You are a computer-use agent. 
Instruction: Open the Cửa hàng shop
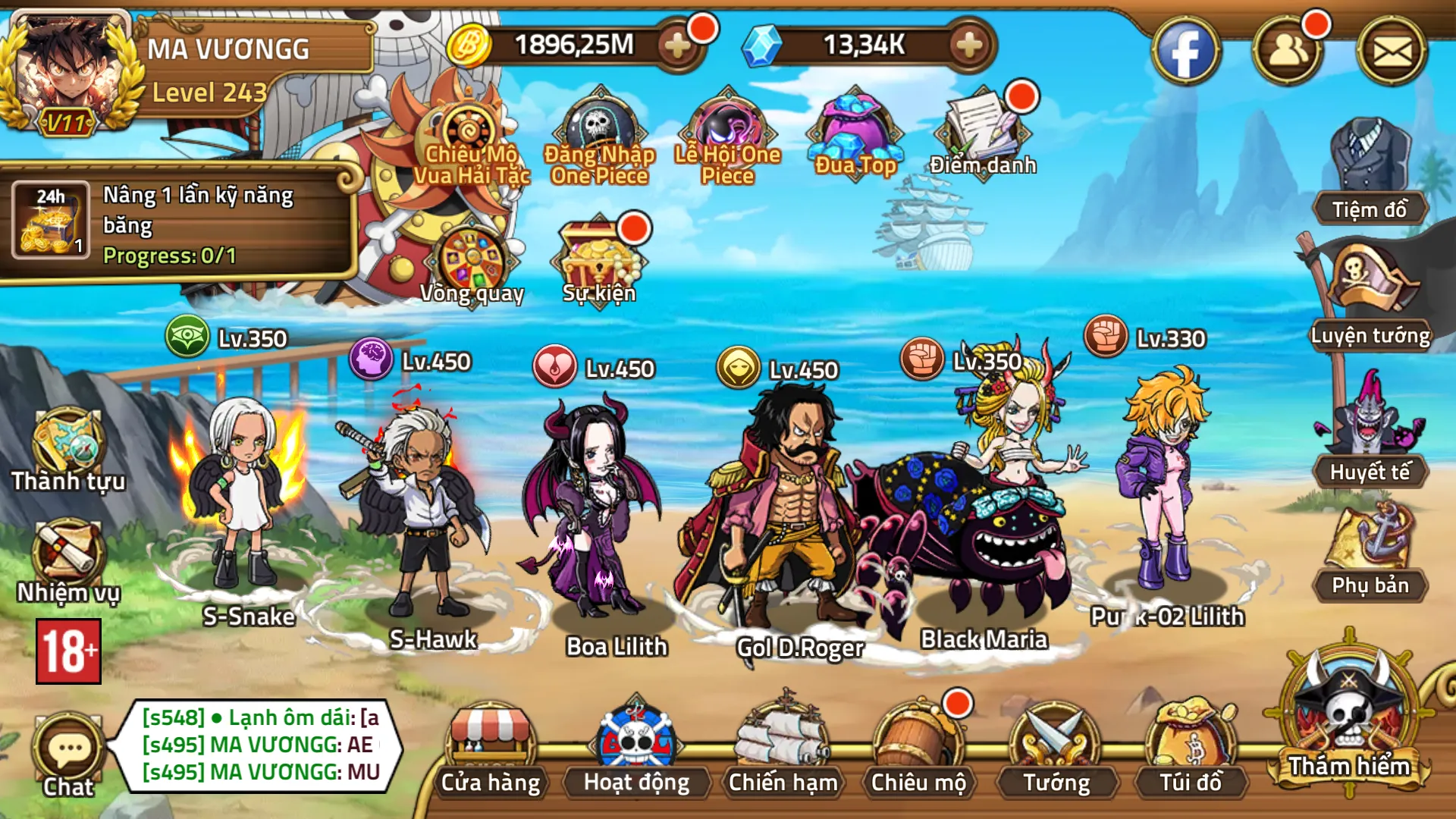[x=491, y=749]
